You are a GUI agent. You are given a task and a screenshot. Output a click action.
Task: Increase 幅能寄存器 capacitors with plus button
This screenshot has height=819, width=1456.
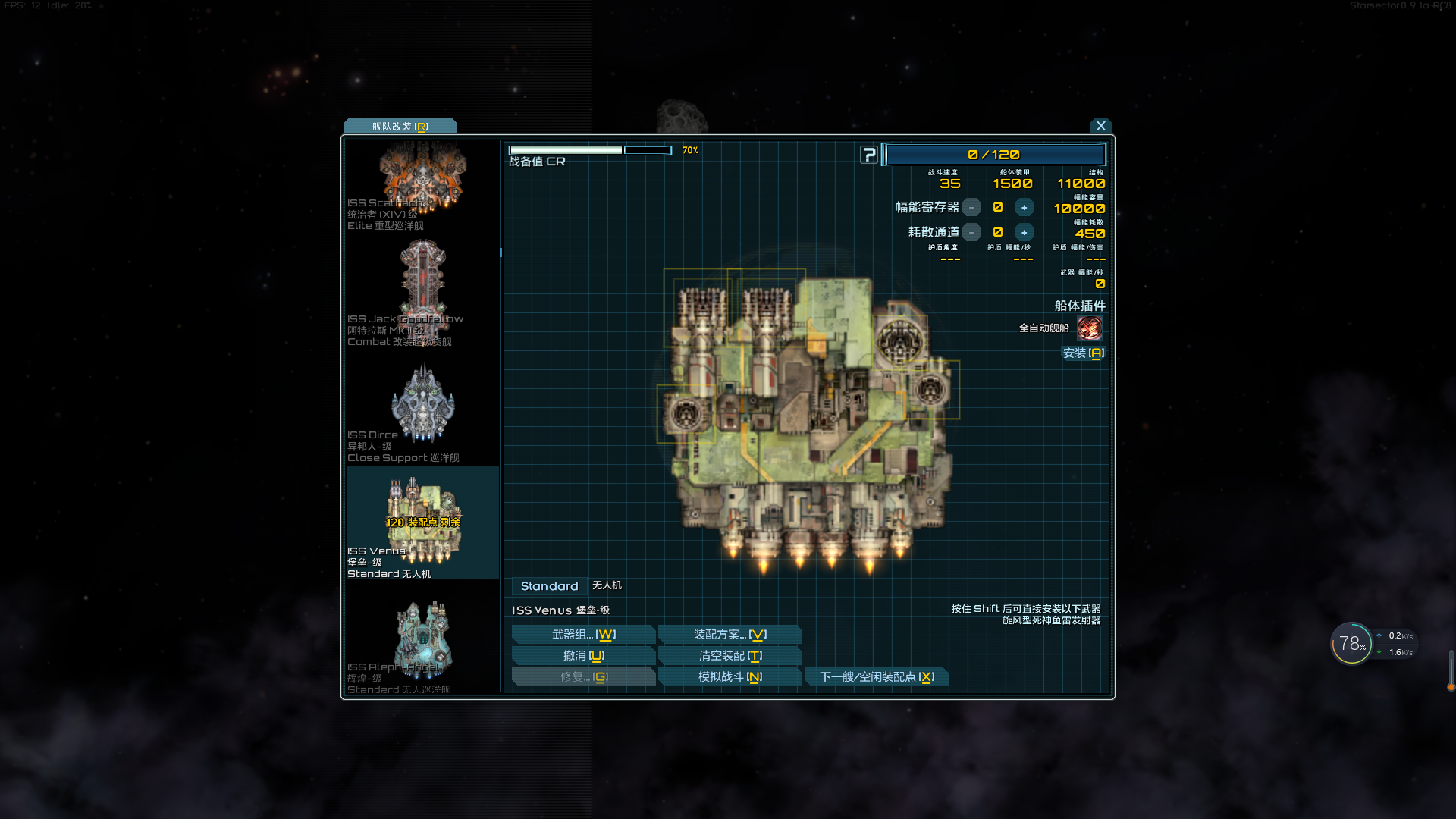click(x=1024, y=208)
